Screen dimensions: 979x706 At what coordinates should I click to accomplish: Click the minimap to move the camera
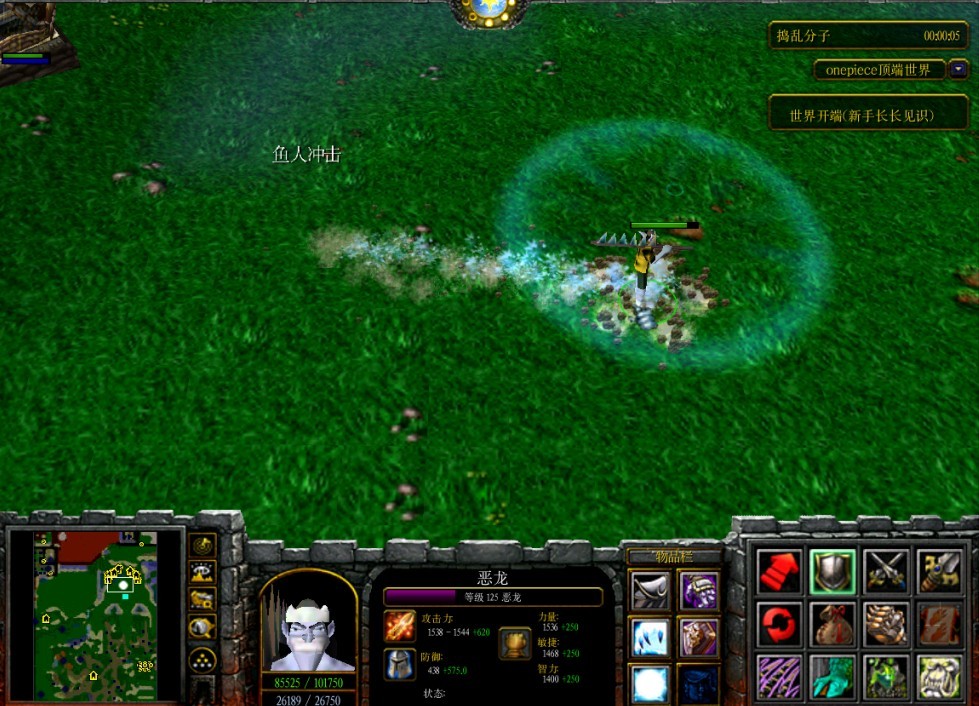pos(95,615)
